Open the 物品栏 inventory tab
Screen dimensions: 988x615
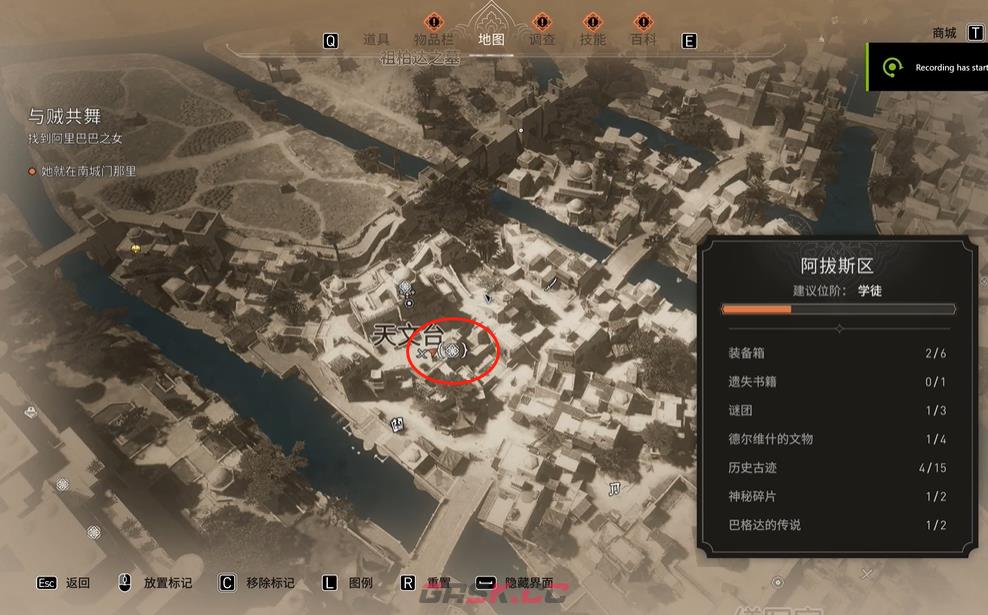433,40
